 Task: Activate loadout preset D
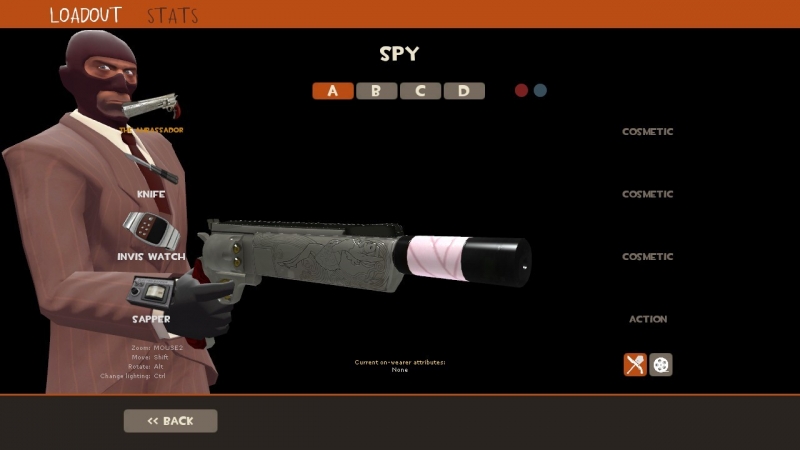(x=464, y=91)
